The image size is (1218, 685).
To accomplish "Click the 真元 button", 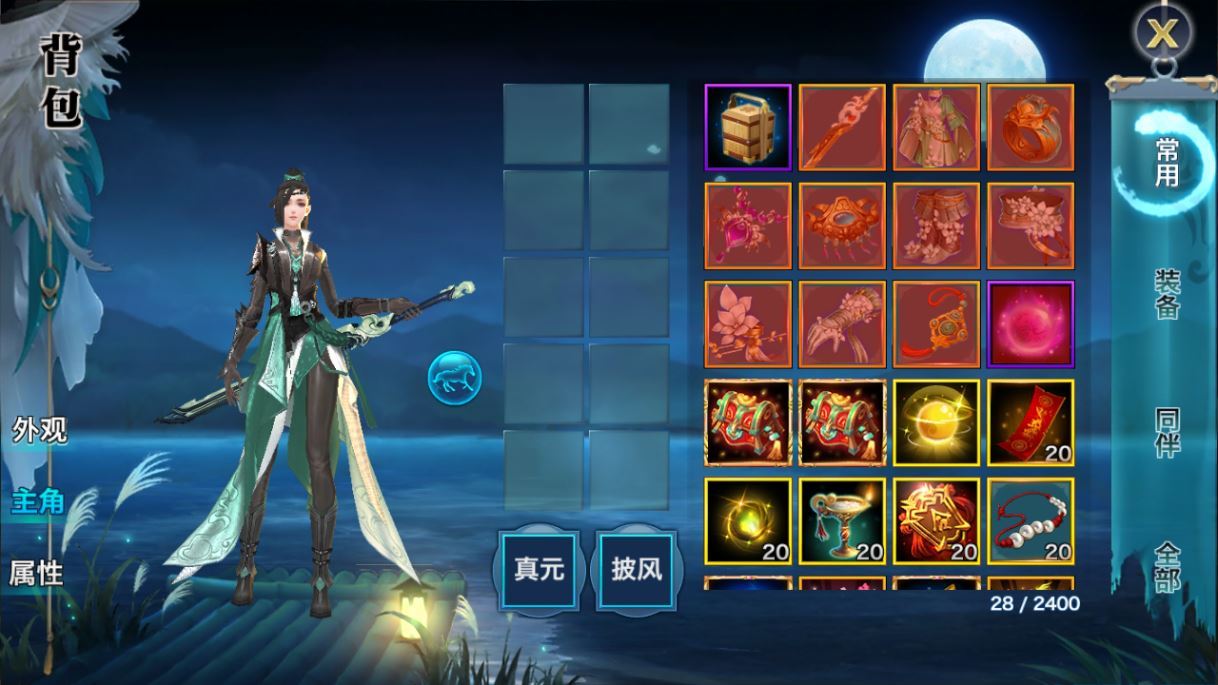I will click(539, 570).
